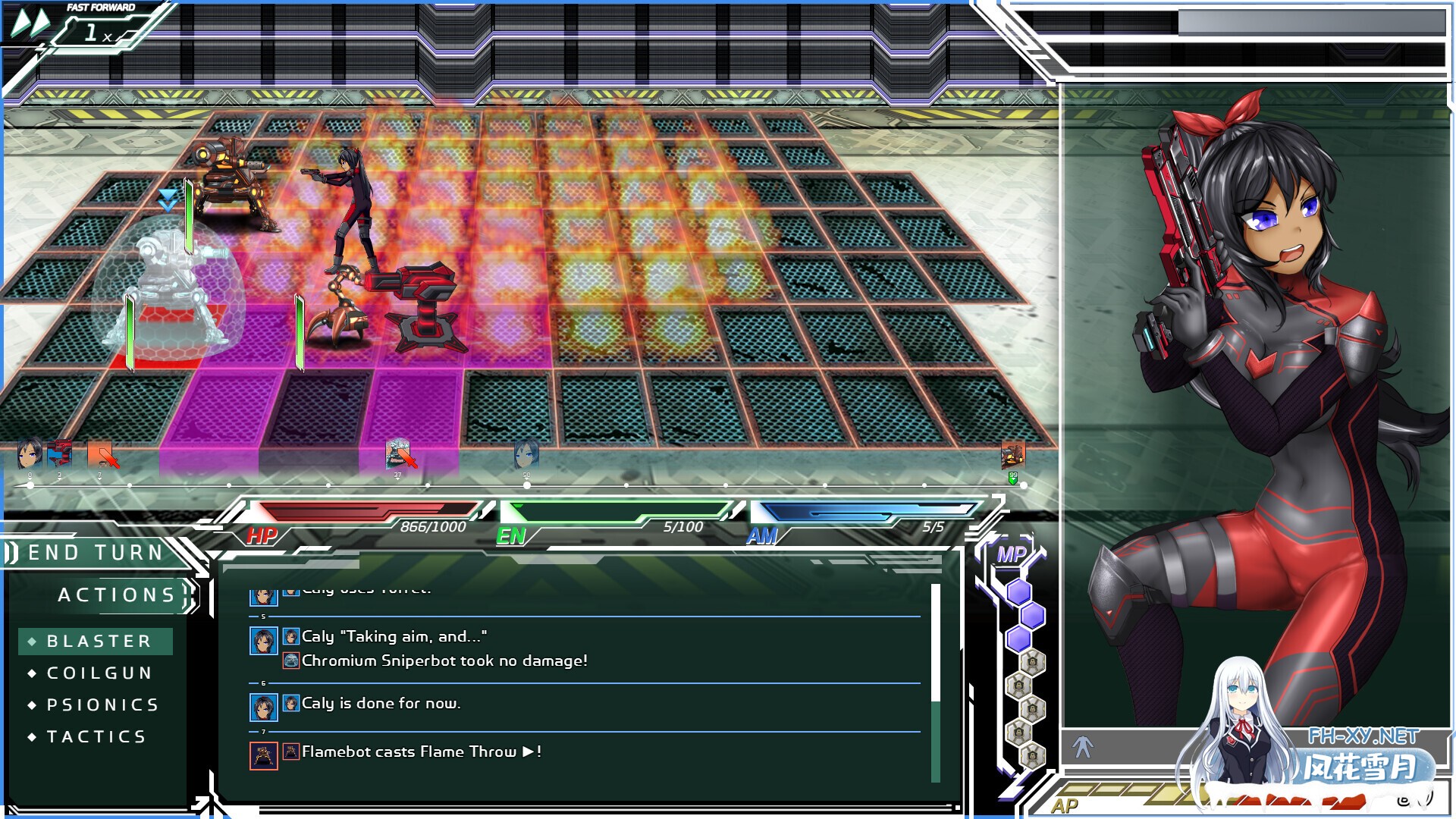Switch to the Actions panel

(x=118, y=595)
